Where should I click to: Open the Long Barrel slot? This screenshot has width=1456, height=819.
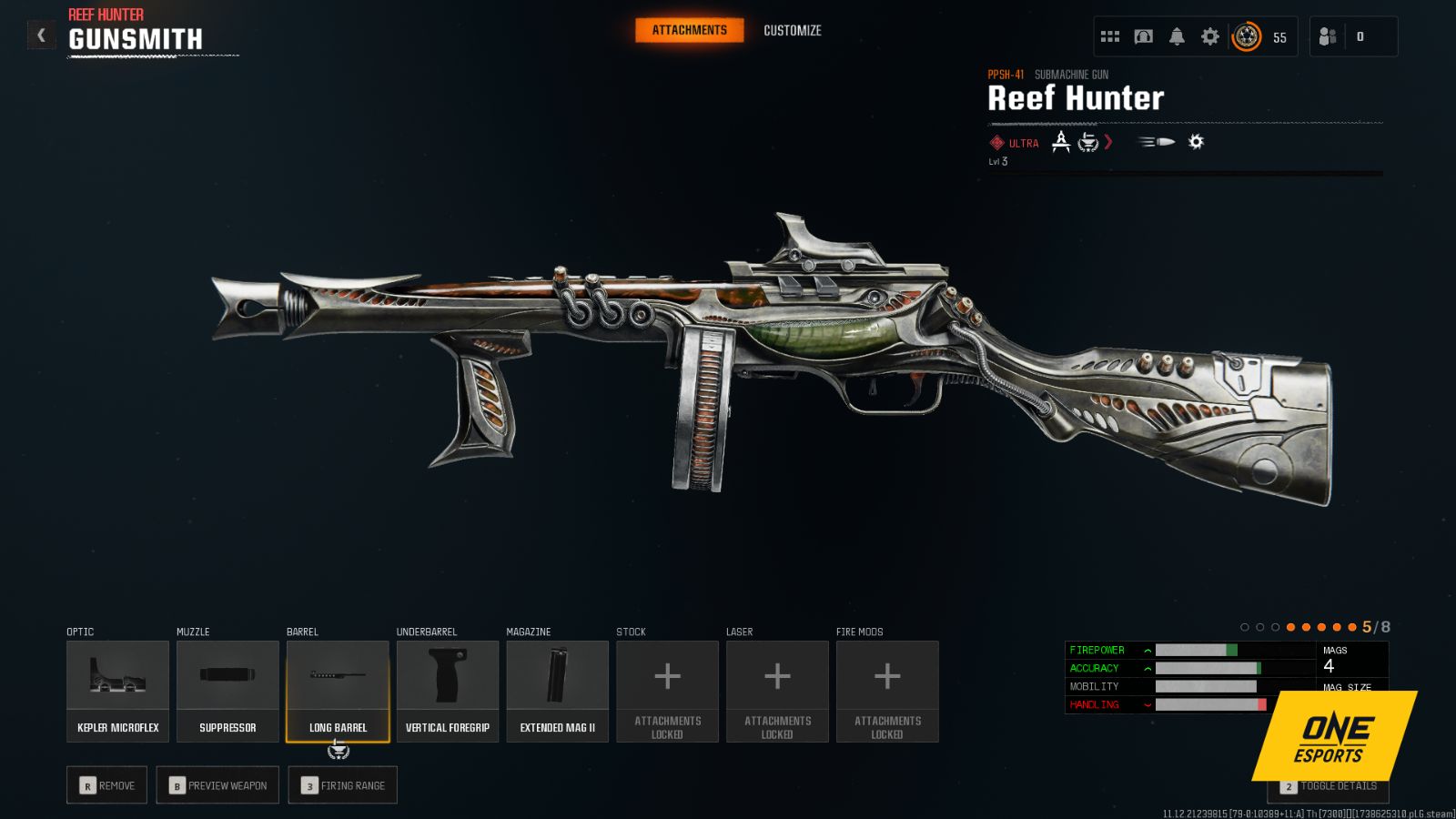coord(338,690)
